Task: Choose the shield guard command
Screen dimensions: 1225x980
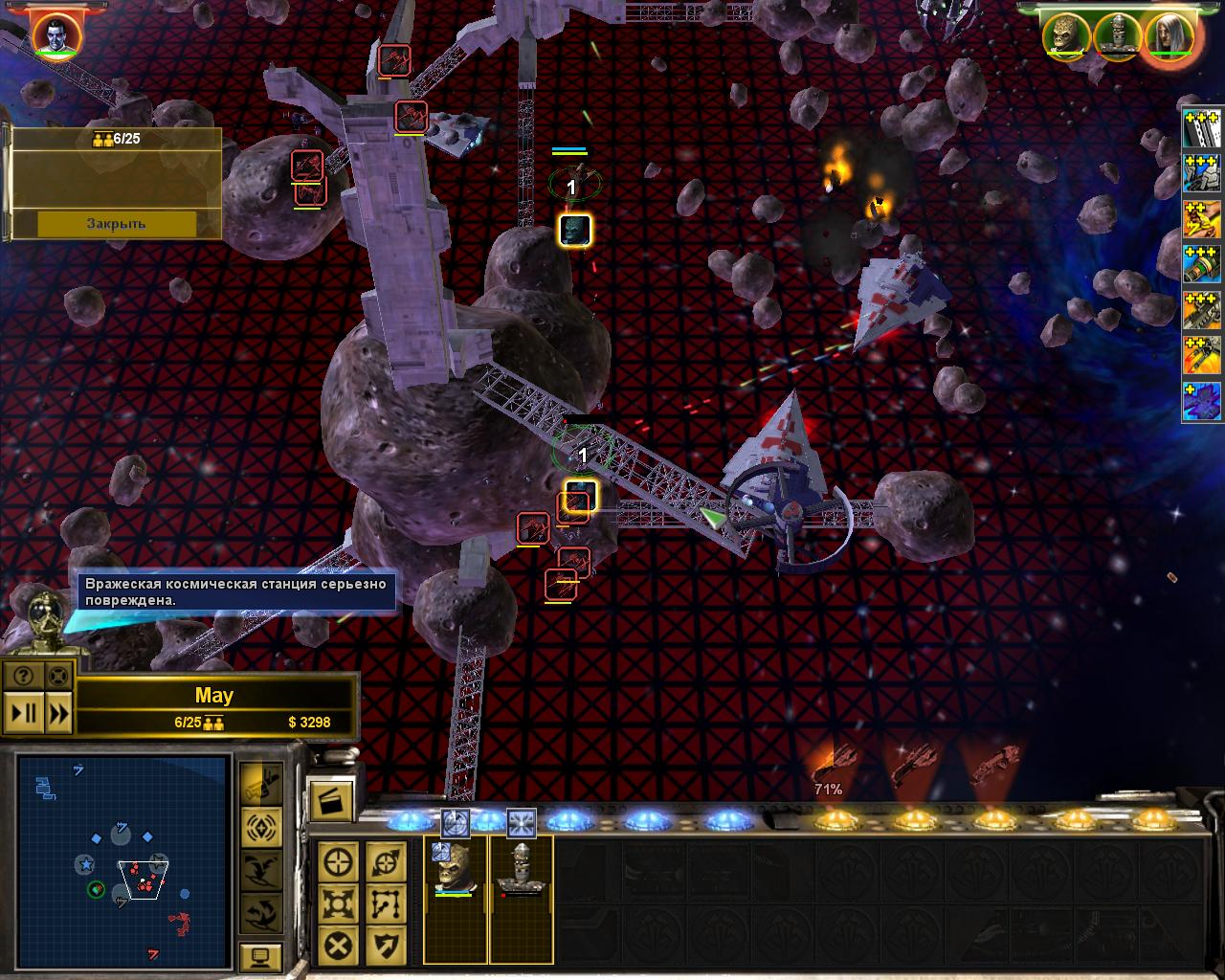Action: point(386,946)
